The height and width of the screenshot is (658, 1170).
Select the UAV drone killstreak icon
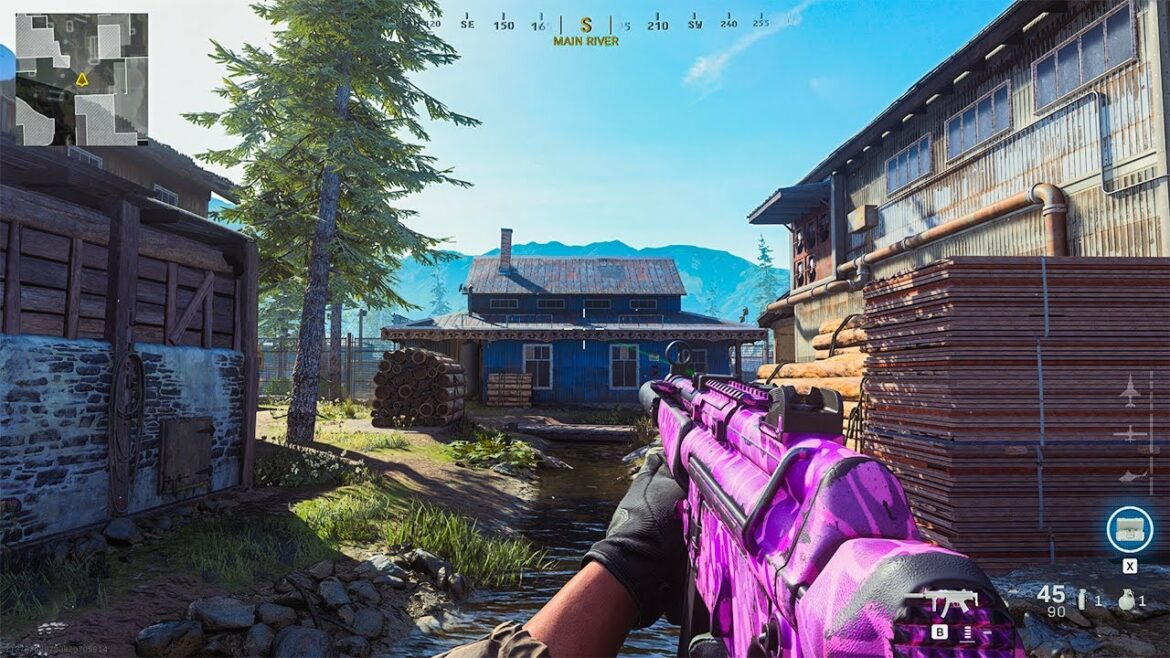1129,433
